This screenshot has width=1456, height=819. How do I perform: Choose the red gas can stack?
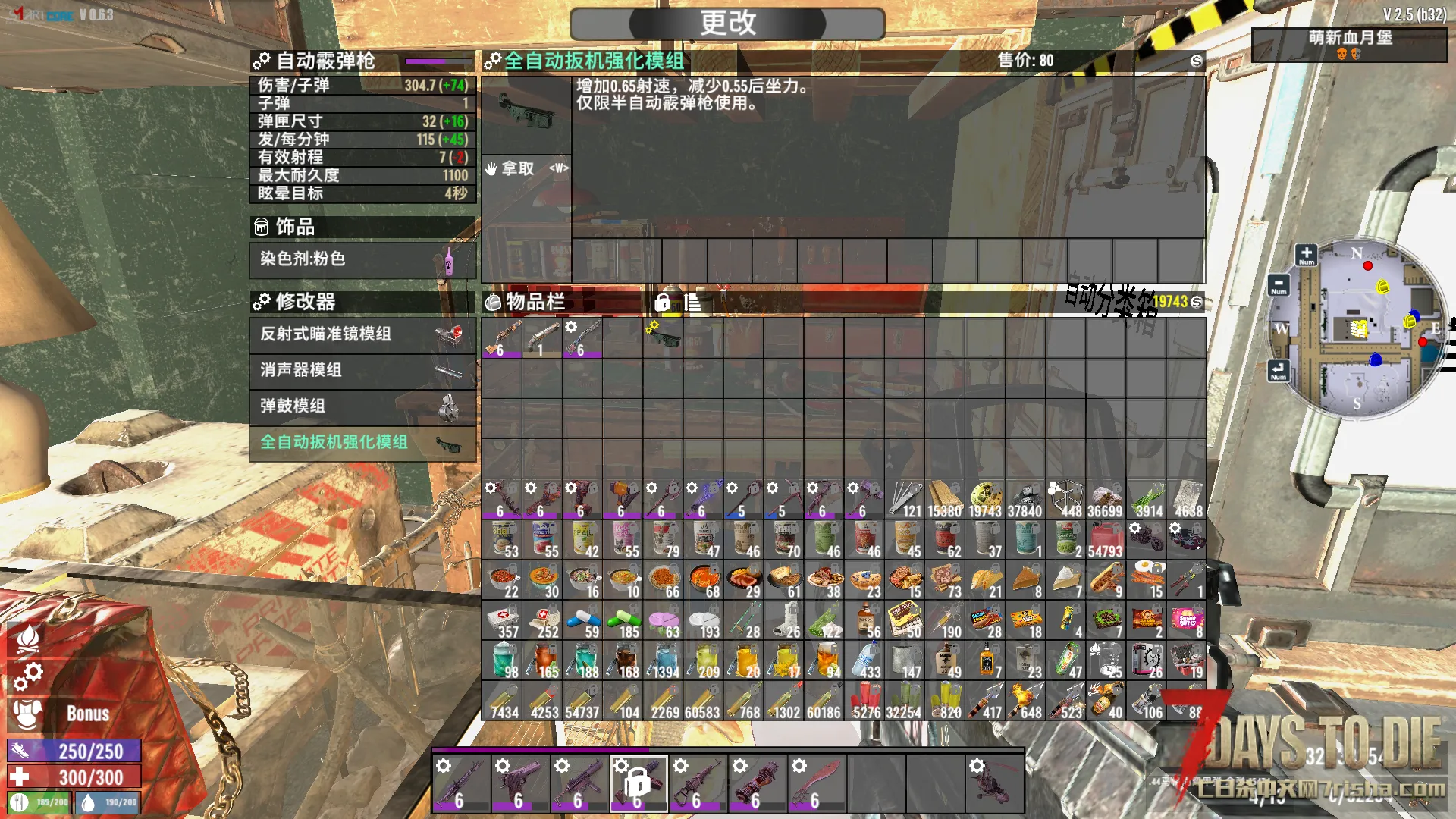point(1105,541)
